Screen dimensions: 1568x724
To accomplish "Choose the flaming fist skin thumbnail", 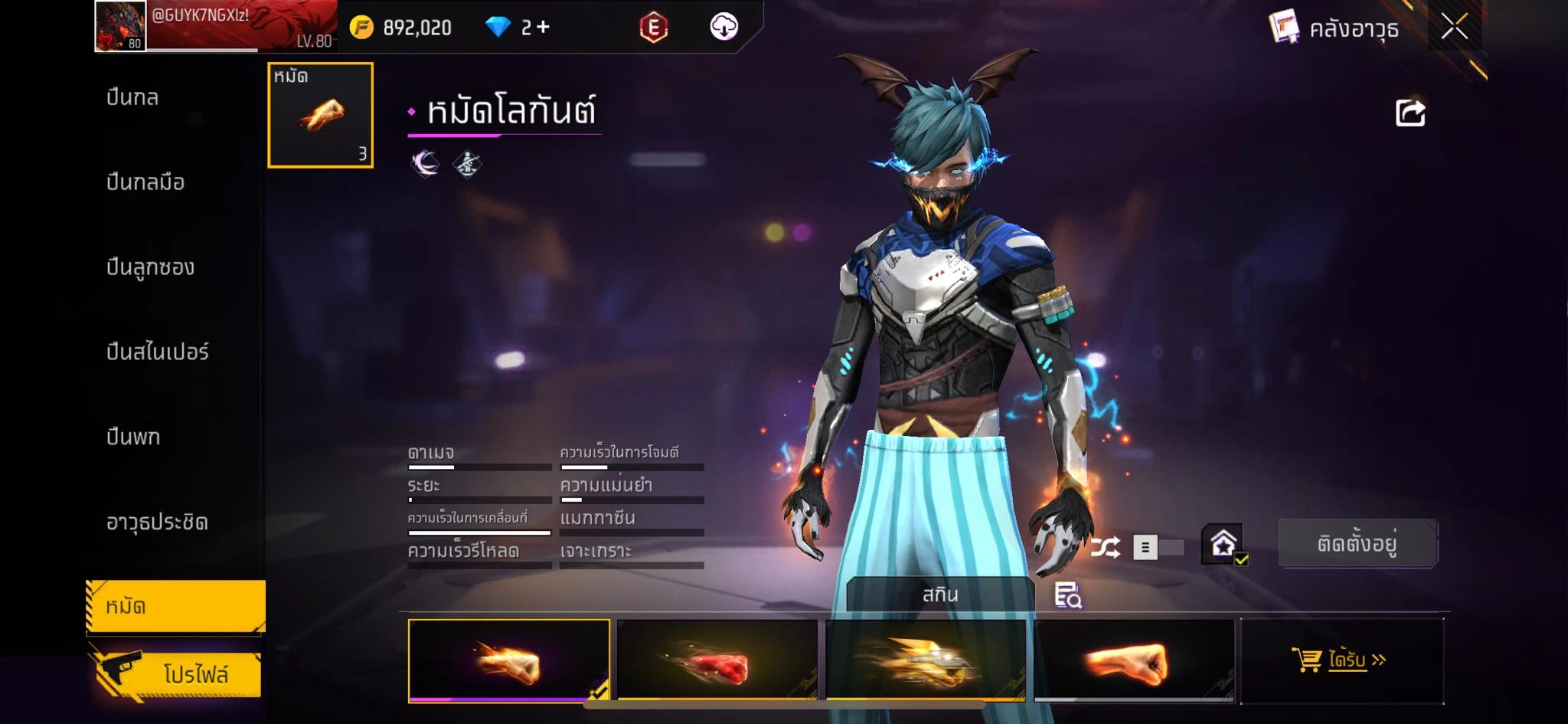I will pyautogui.click(x=509, y=660).
